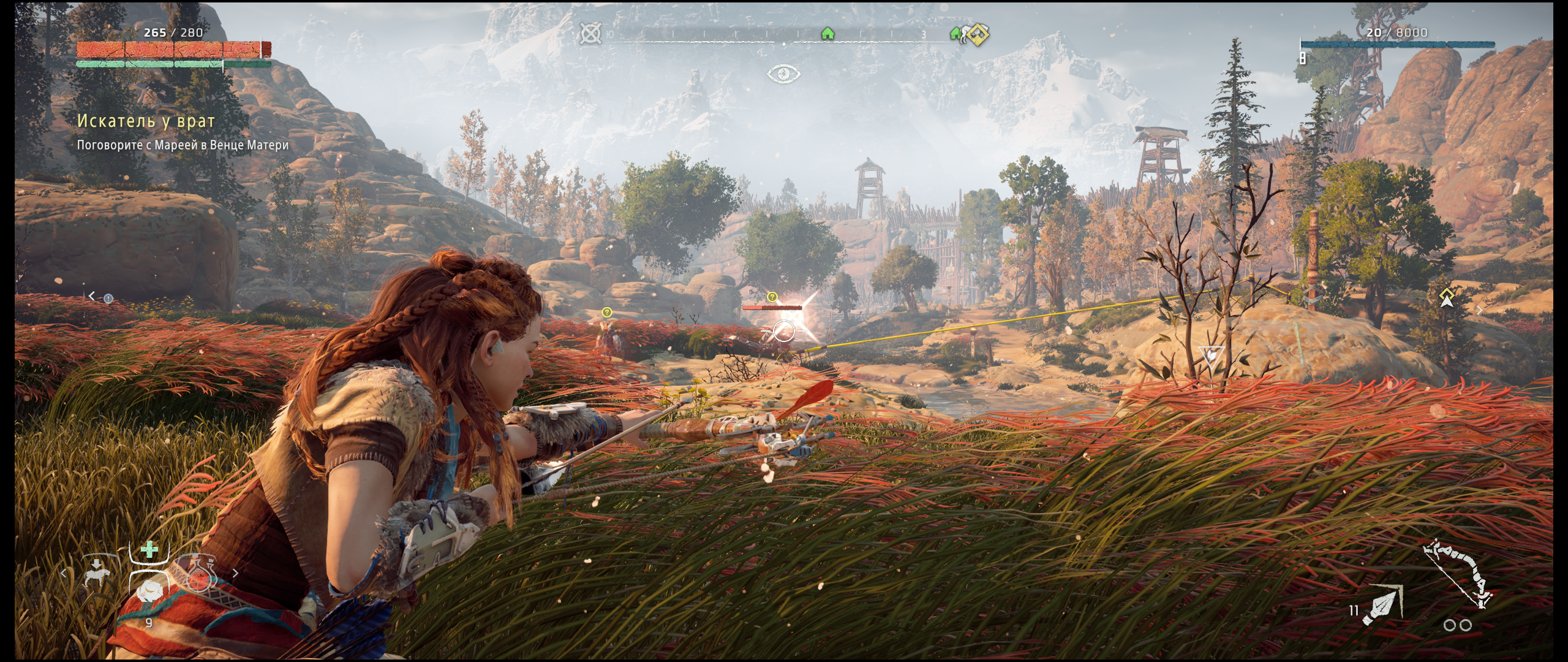Select the call mount horse icon
This screenshot has width=1568, height=662.
click(96, 573)
